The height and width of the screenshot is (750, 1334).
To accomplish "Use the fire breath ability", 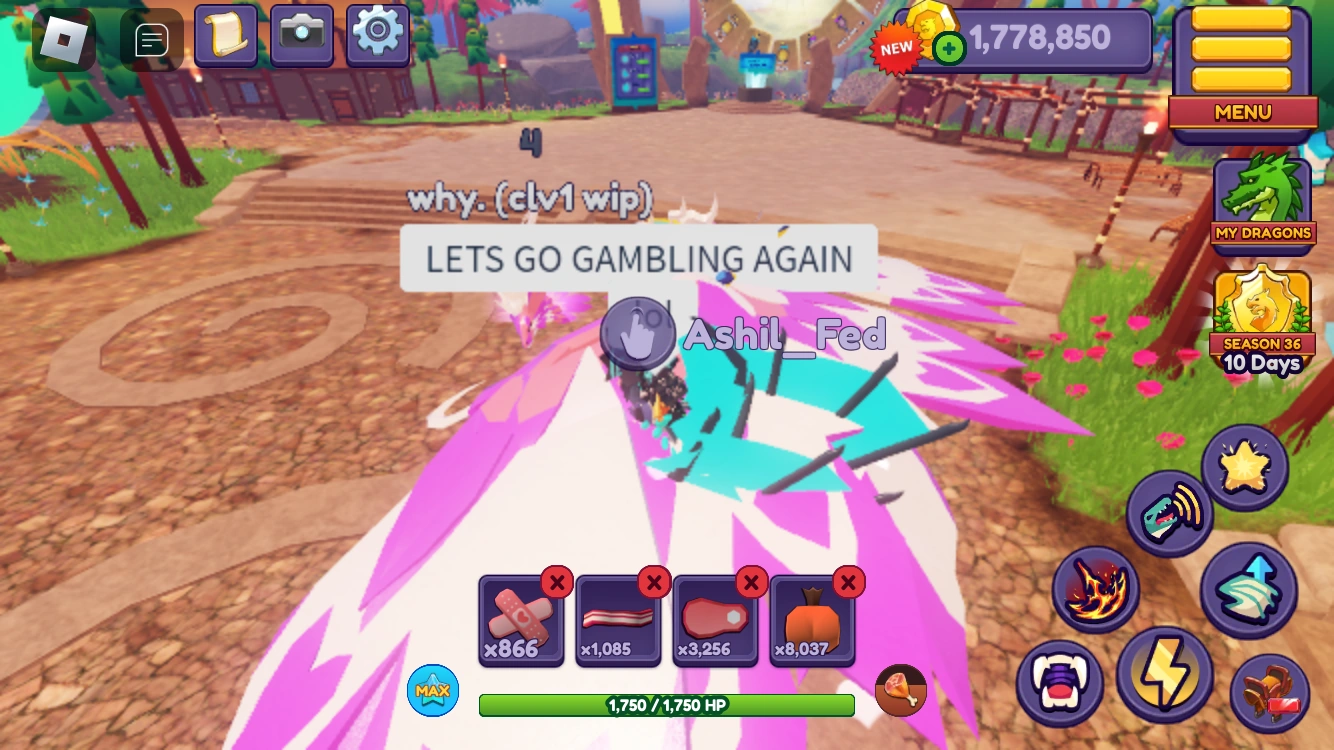I will (x=1096, y=588).
